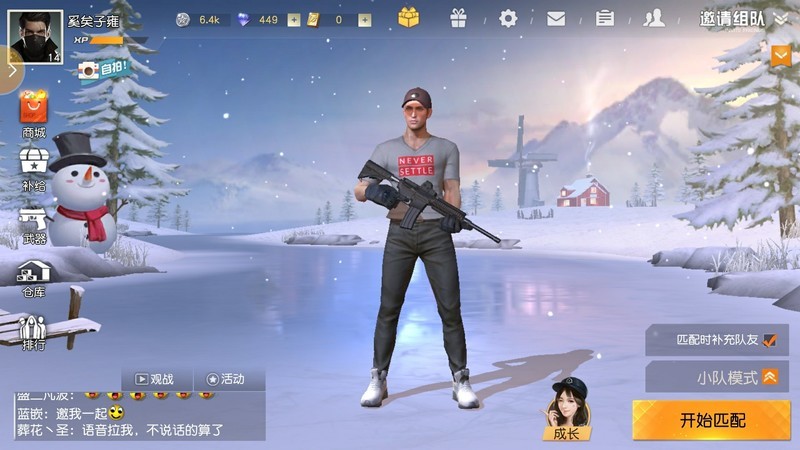
Task: Open the 仓库 warehouse
Action: point(34,276)
